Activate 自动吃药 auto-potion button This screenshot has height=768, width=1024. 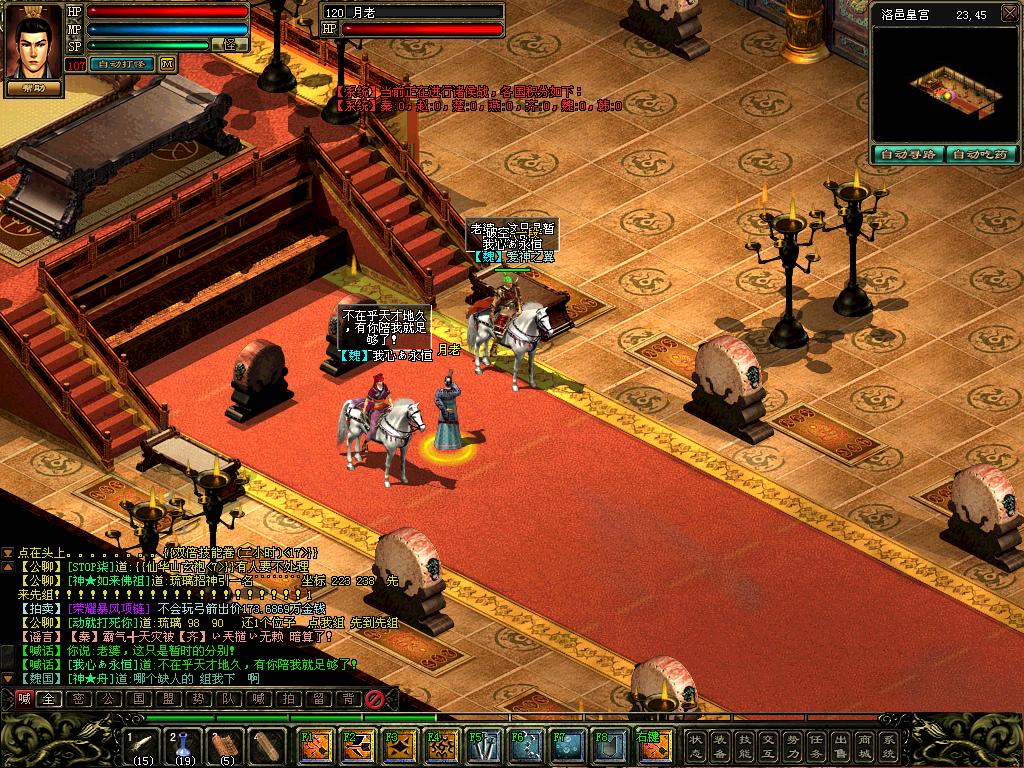tap(983, 155)
